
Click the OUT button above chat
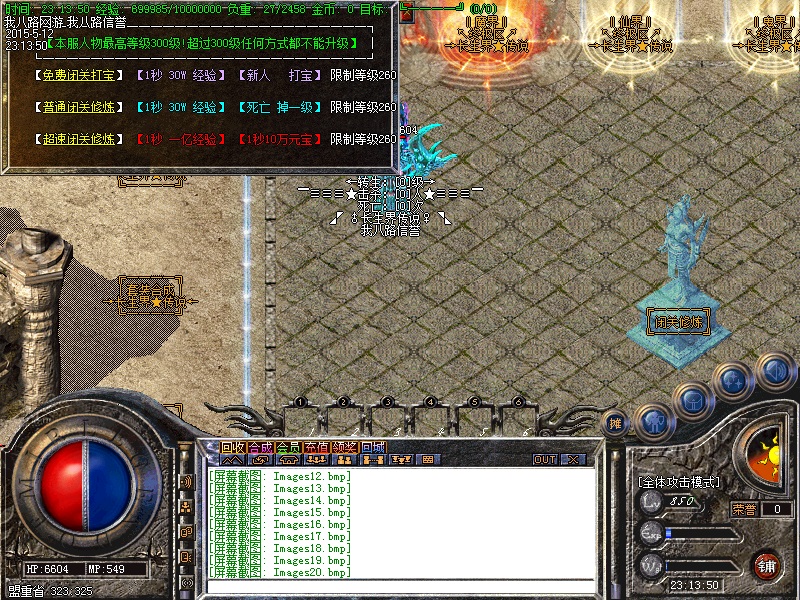[x=545, y=460]
